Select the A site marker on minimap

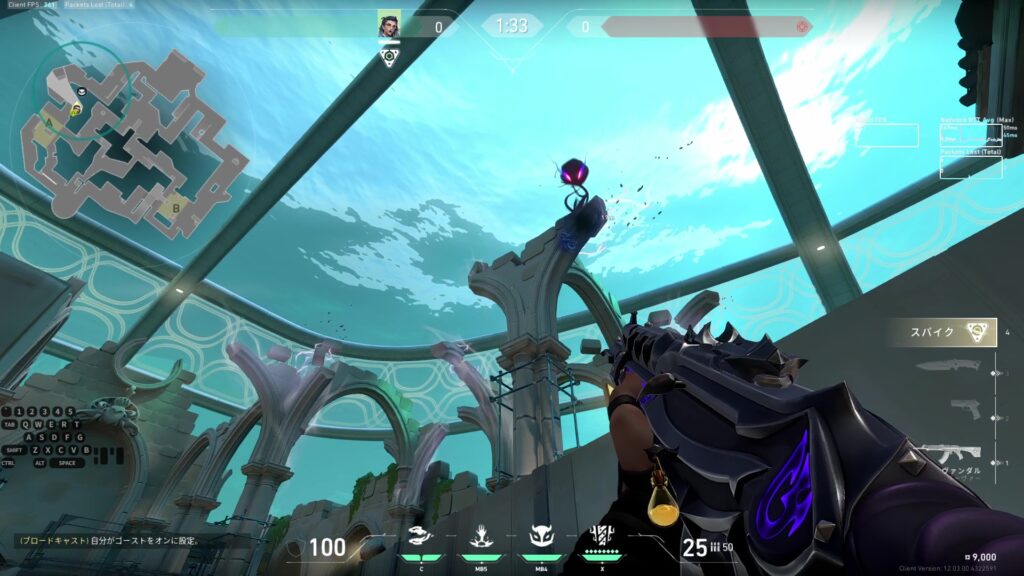pyautogui.click(x=48, y=123)
